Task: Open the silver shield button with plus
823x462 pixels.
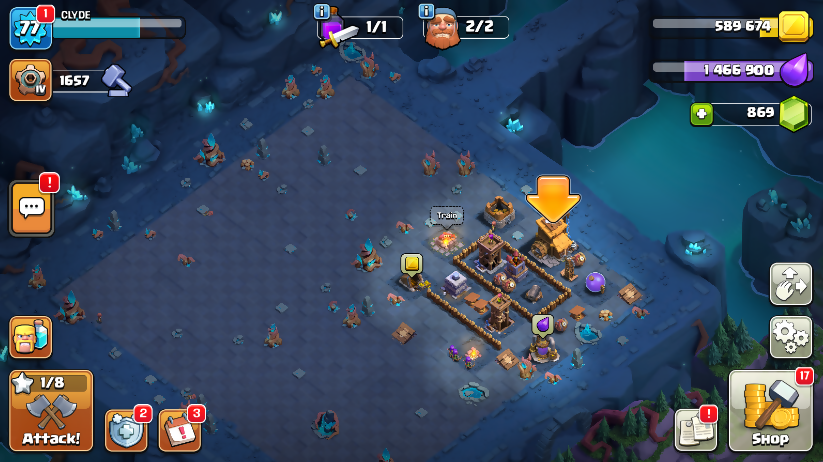Action: pos(126,430)
